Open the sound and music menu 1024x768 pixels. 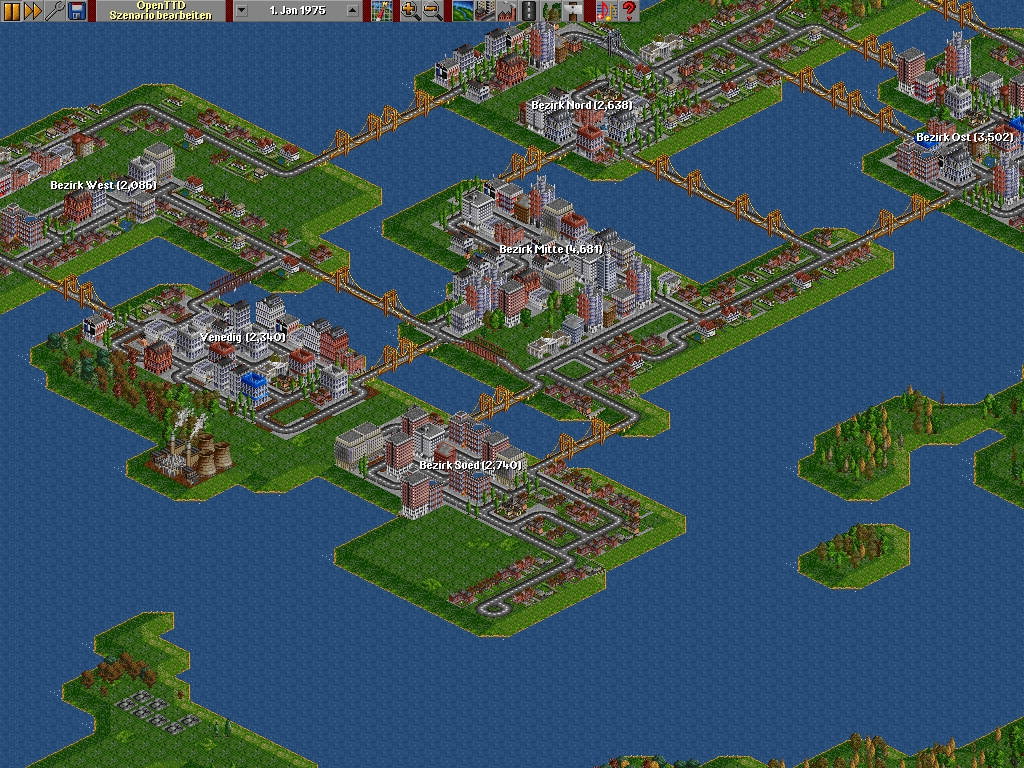pyautogui.click(x=606, y=11)
